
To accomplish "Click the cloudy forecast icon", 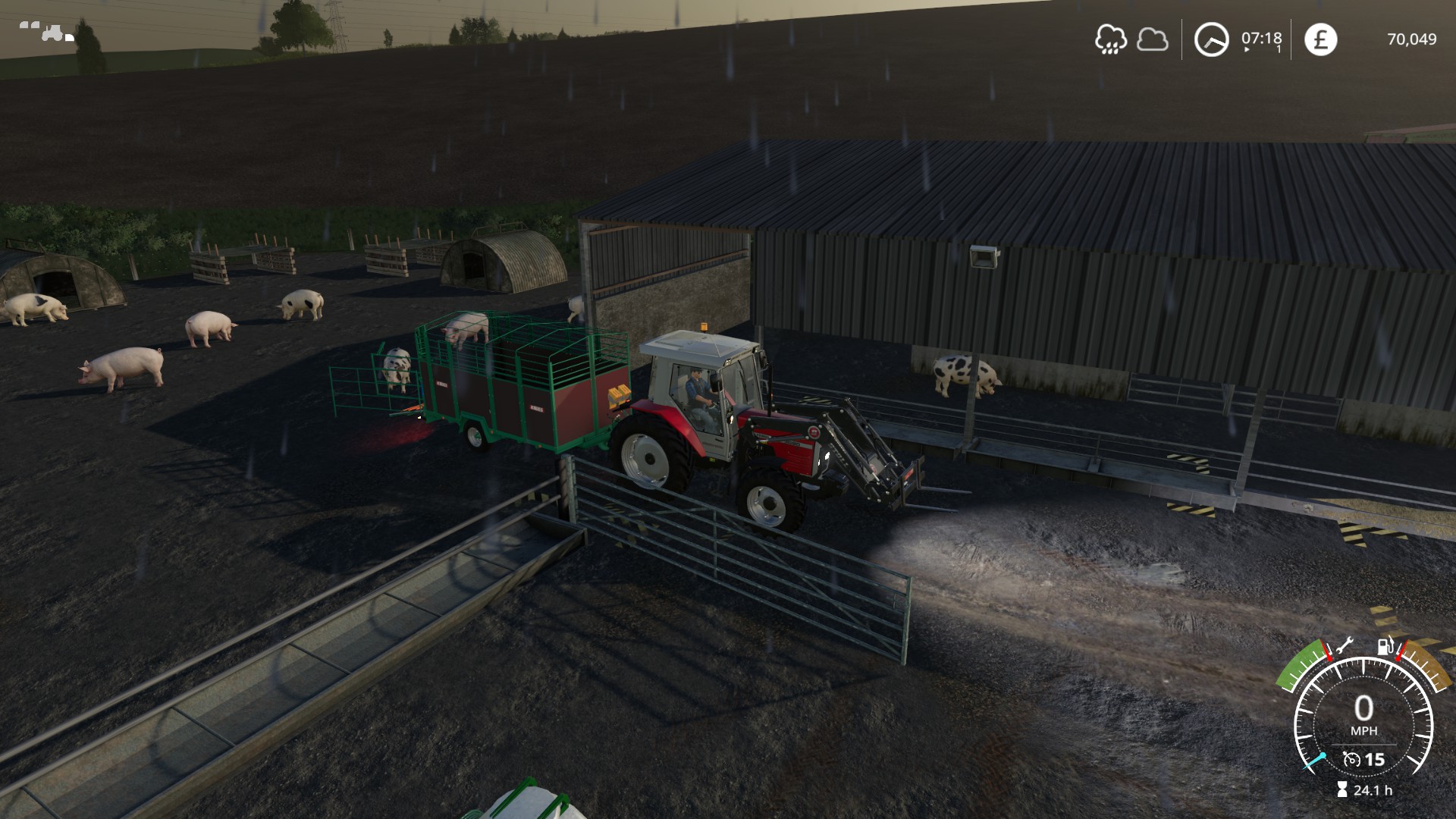I will pos(1153,39).
